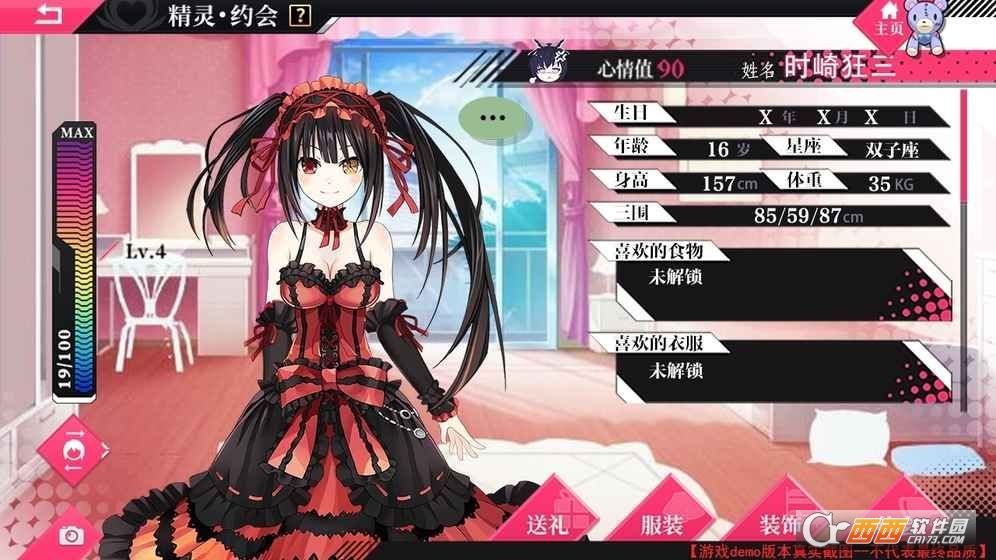Open the question mark help
The height and width of the screenshot is (560, 996).
tap(298, 16)
